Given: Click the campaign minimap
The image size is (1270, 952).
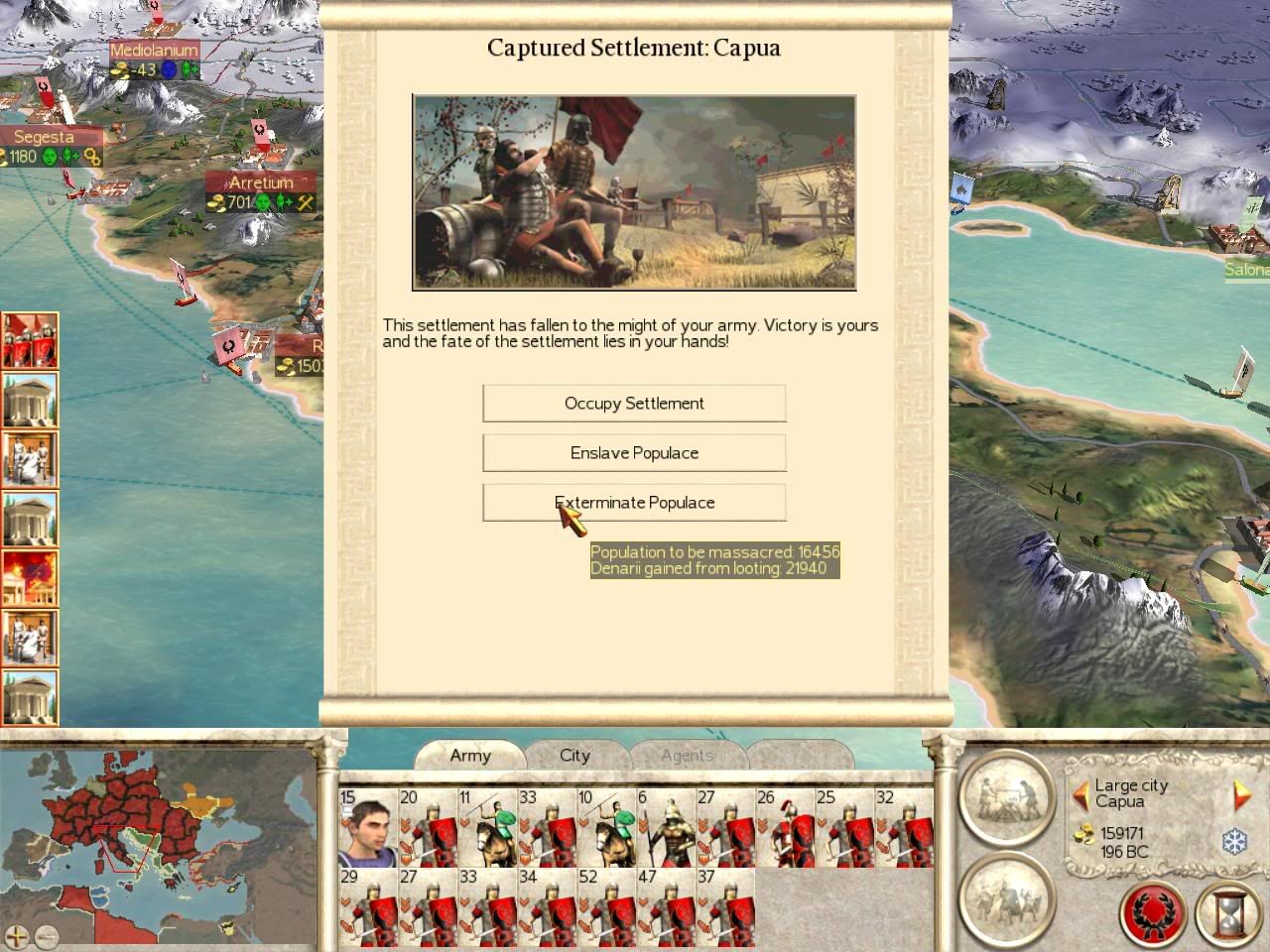Looking at the screenshot, I should click(159, 833).
